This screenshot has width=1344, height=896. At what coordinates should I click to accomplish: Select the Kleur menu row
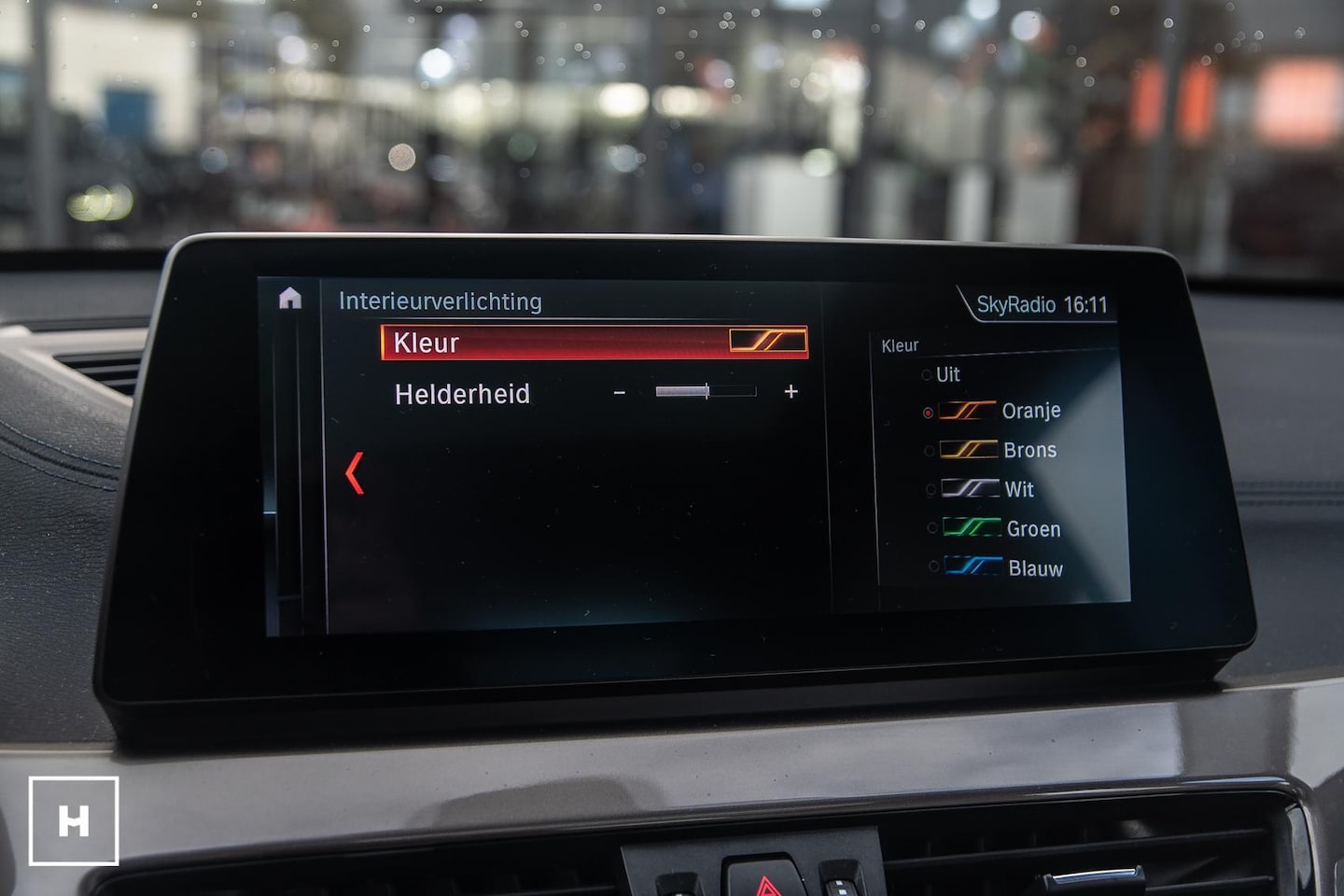click(594, 343)
